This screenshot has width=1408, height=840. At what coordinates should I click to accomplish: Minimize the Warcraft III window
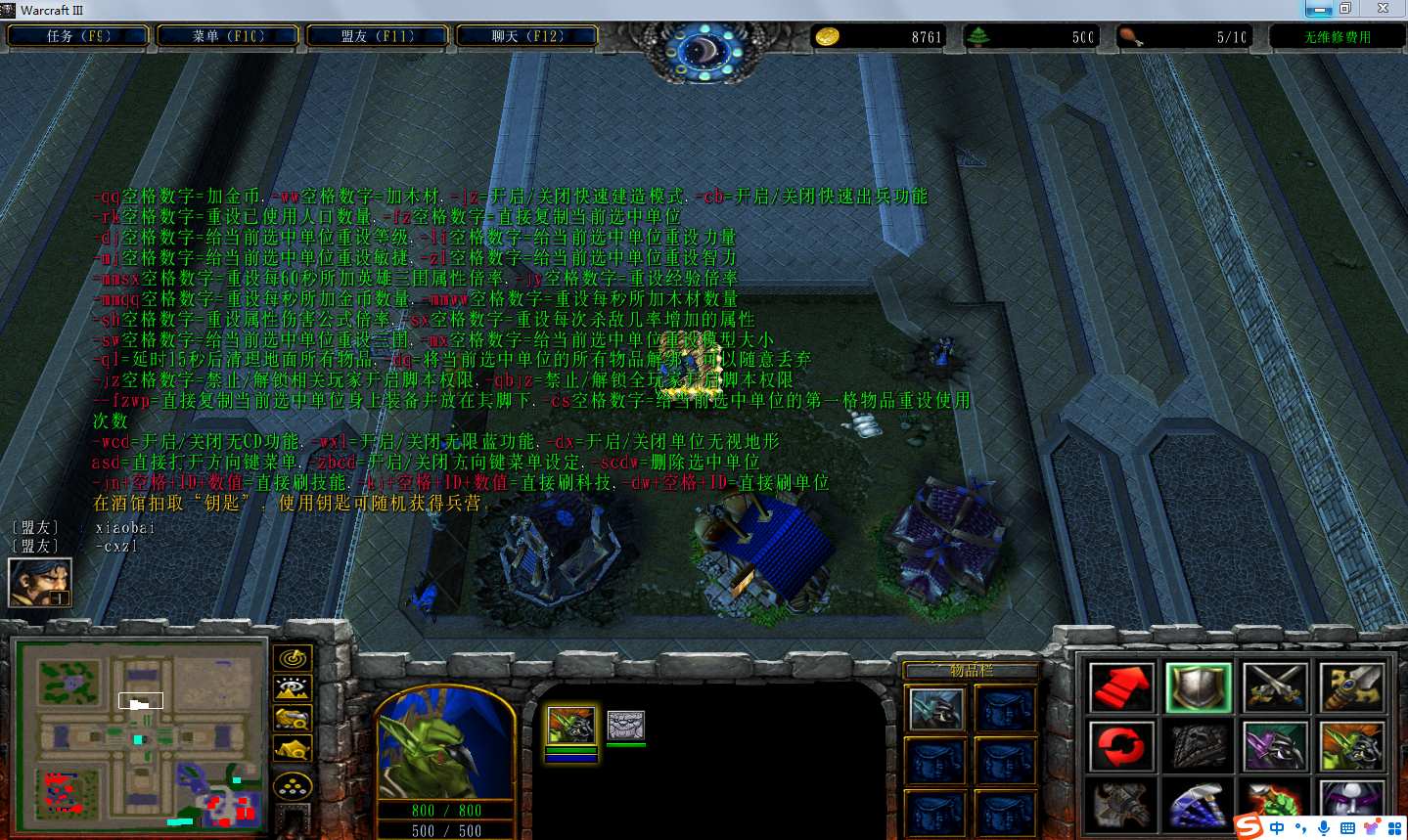(x=1318, y=9)
